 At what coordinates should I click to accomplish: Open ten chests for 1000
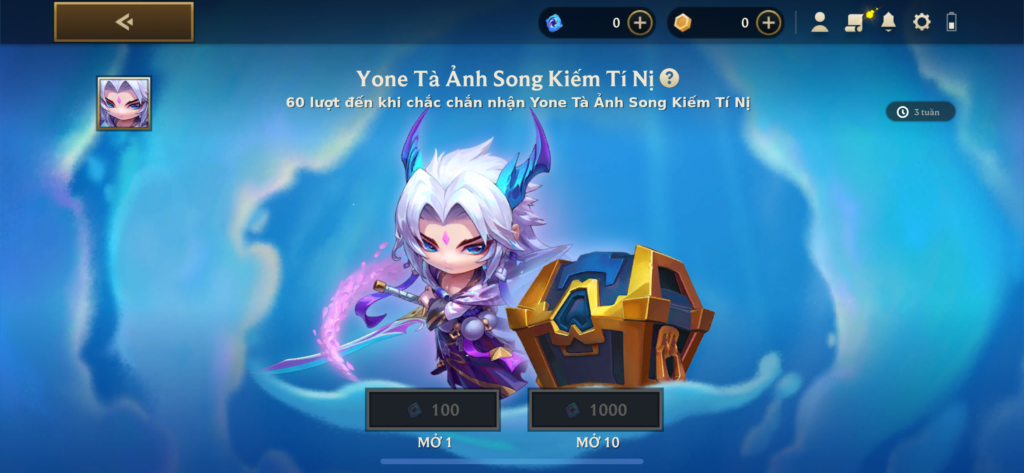[596, 410]
